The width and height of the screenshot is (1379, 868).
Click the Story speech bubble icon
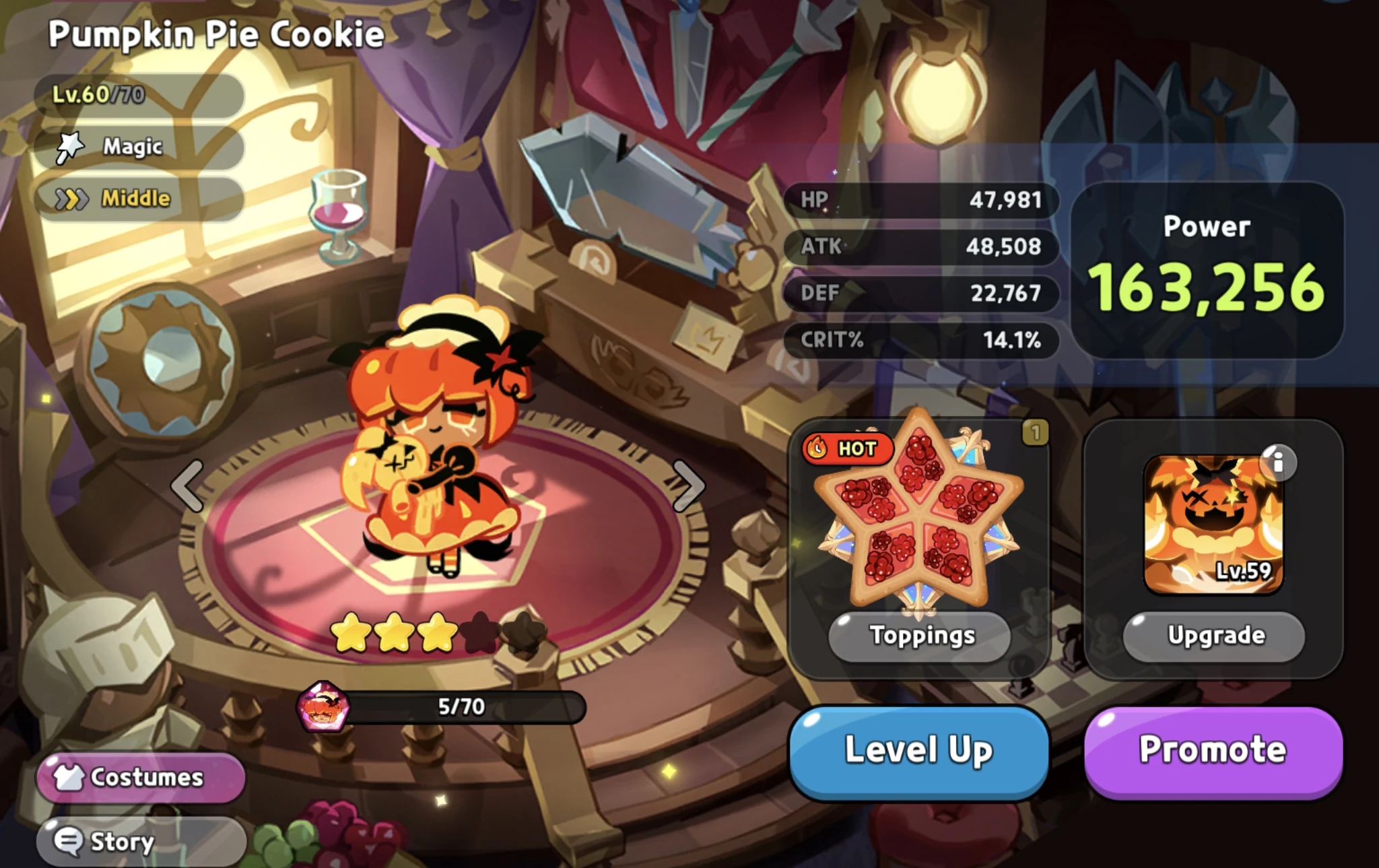click(x=67, y=840)
